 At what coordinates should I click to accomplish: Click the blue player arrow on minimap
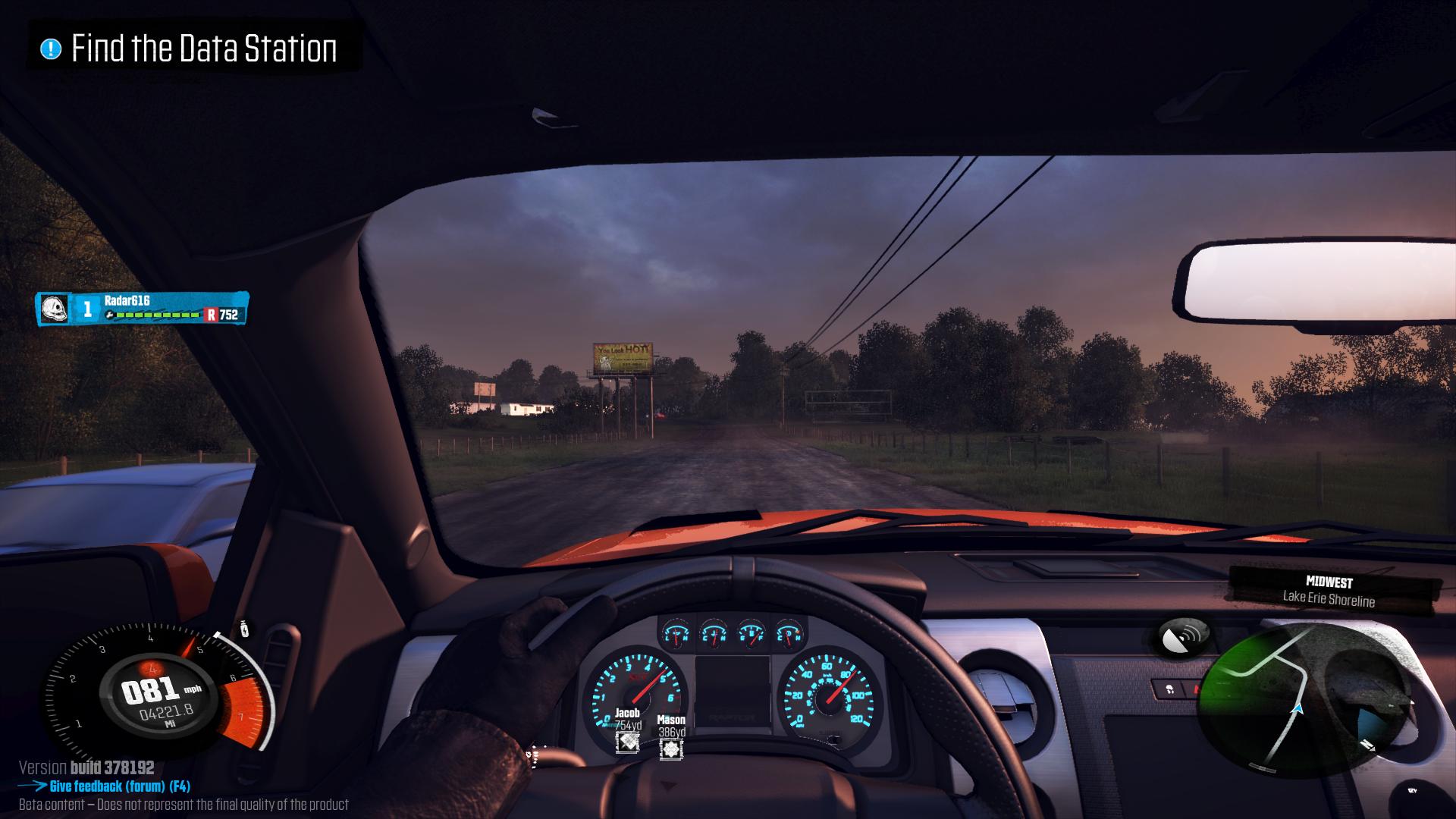click(x=1297, y=710)
